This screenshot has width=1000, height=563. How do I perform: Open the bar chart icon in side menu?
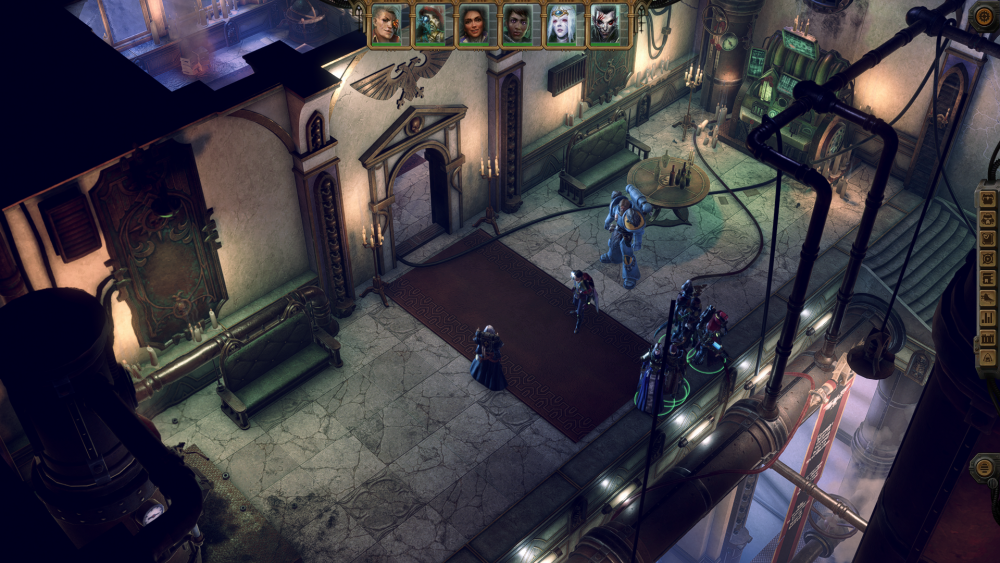987,318
